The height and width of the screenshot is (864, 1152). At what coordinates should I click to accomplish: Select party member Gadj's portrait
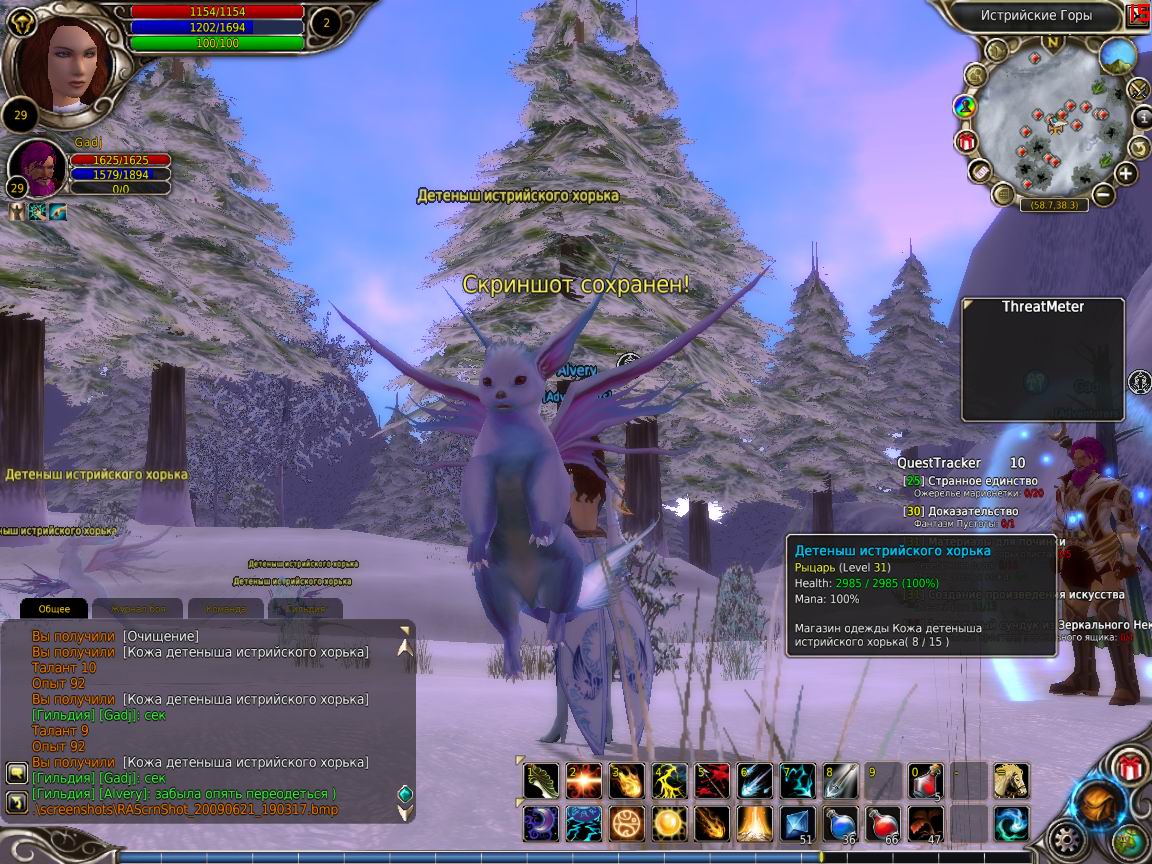38,167
